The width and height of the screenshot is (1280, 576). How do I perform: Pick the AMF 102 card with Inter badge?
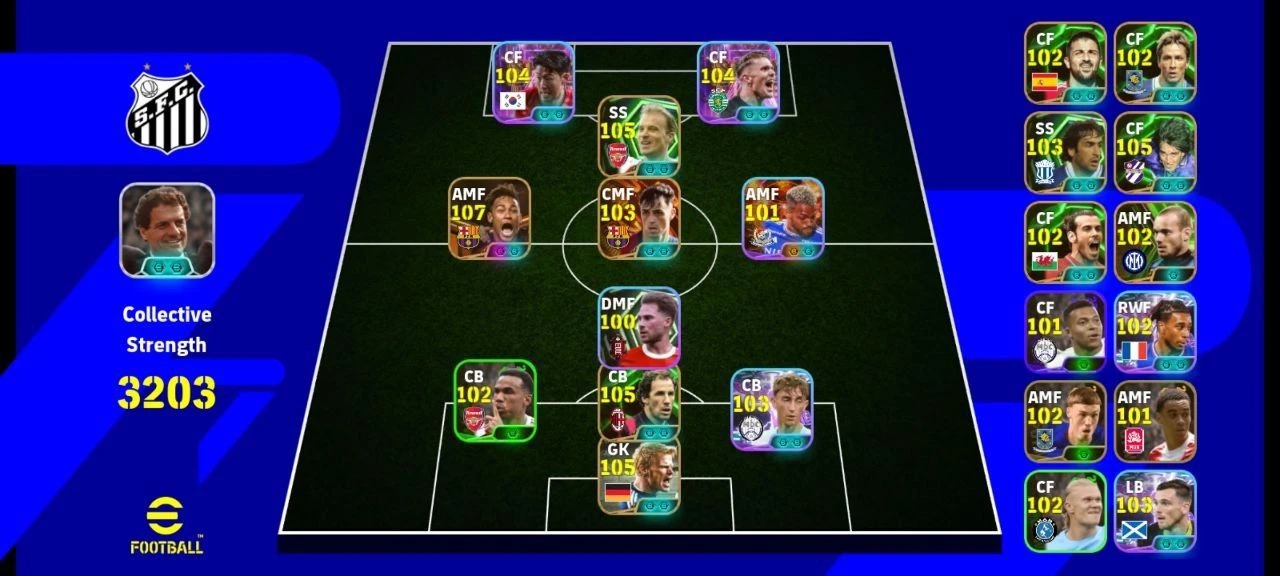(x=1155, y=242)
